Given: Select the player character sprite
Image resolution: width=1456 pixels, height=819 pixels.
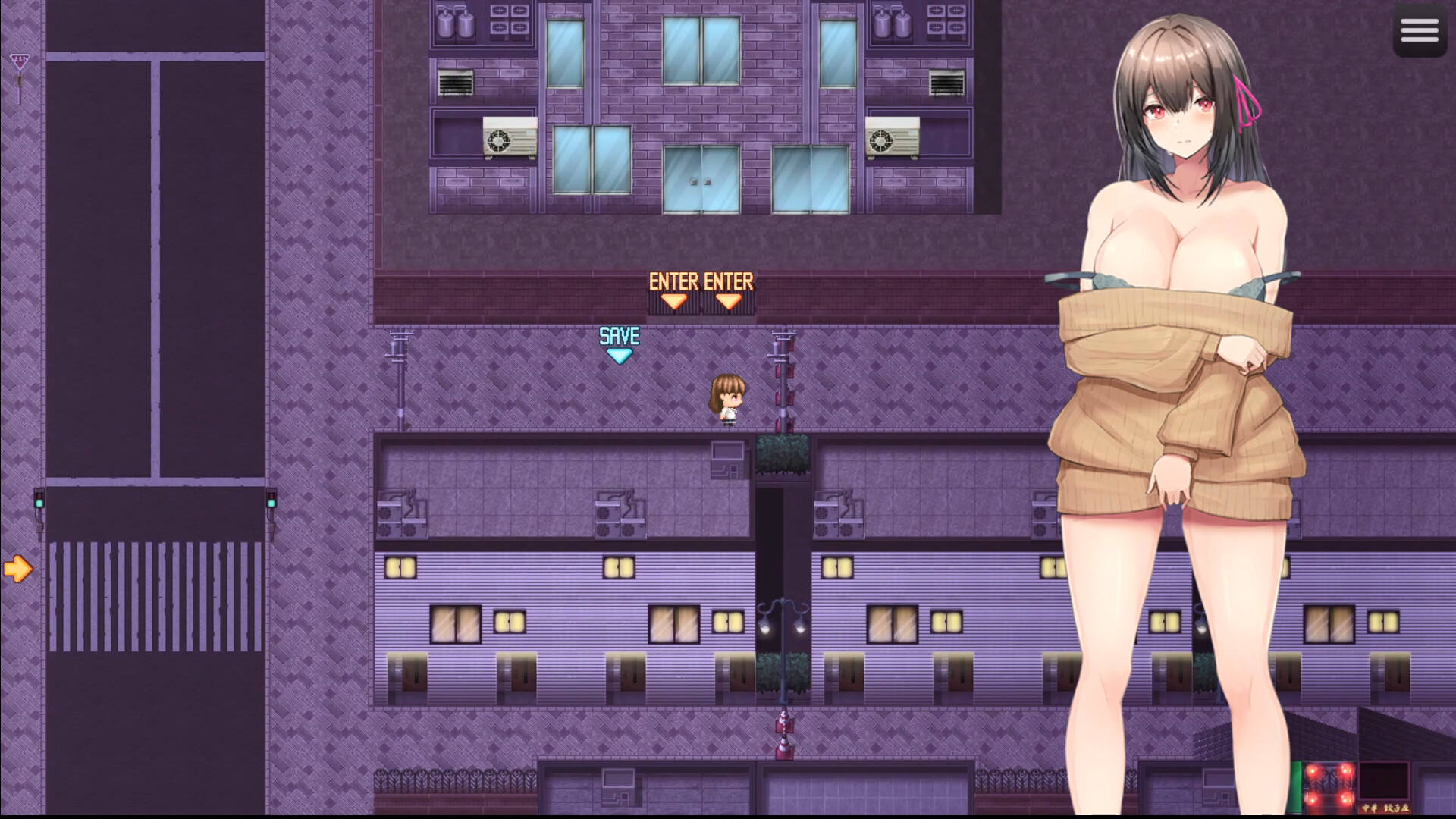Looking at the screenshot, I should pyautogui.click(x=730, y=394).
